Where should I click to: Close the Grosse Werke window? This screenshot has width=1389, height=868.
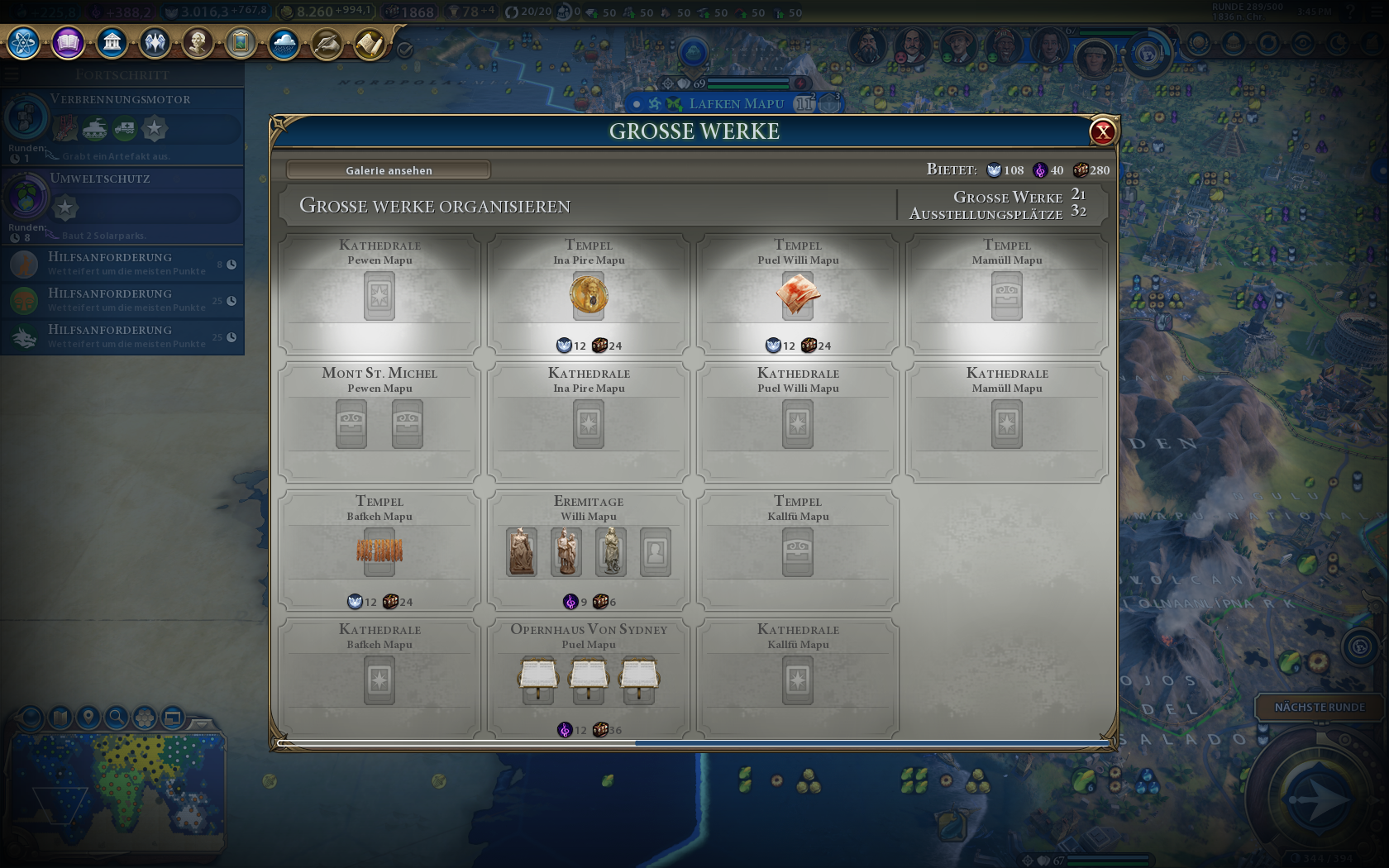(1102, 131)
